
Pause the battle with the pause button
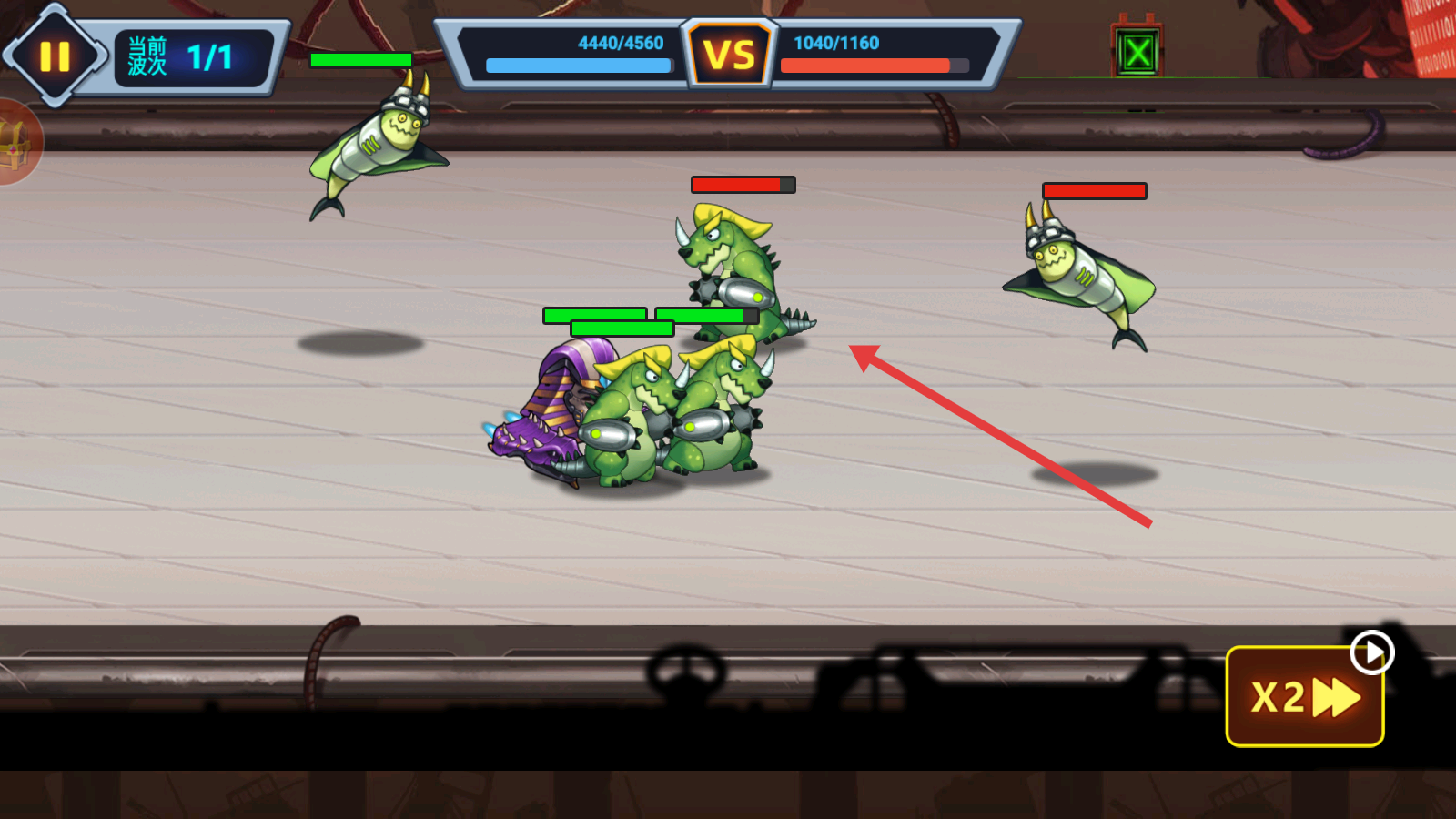pos(55,56)
